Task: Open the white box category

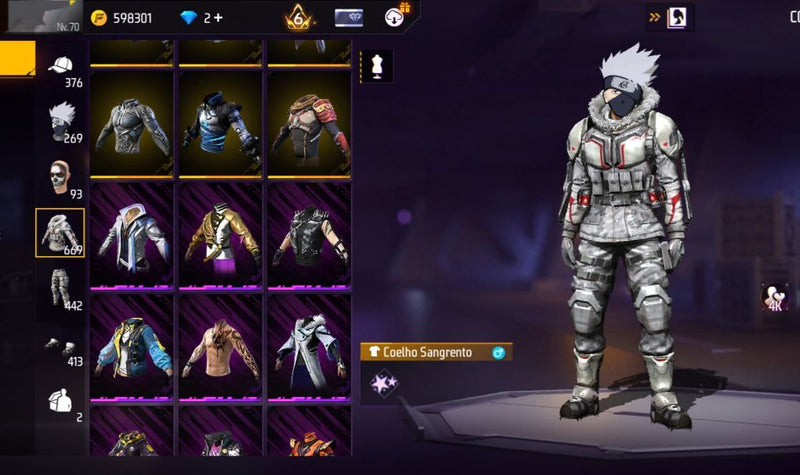Action: (x=61, y=401)
